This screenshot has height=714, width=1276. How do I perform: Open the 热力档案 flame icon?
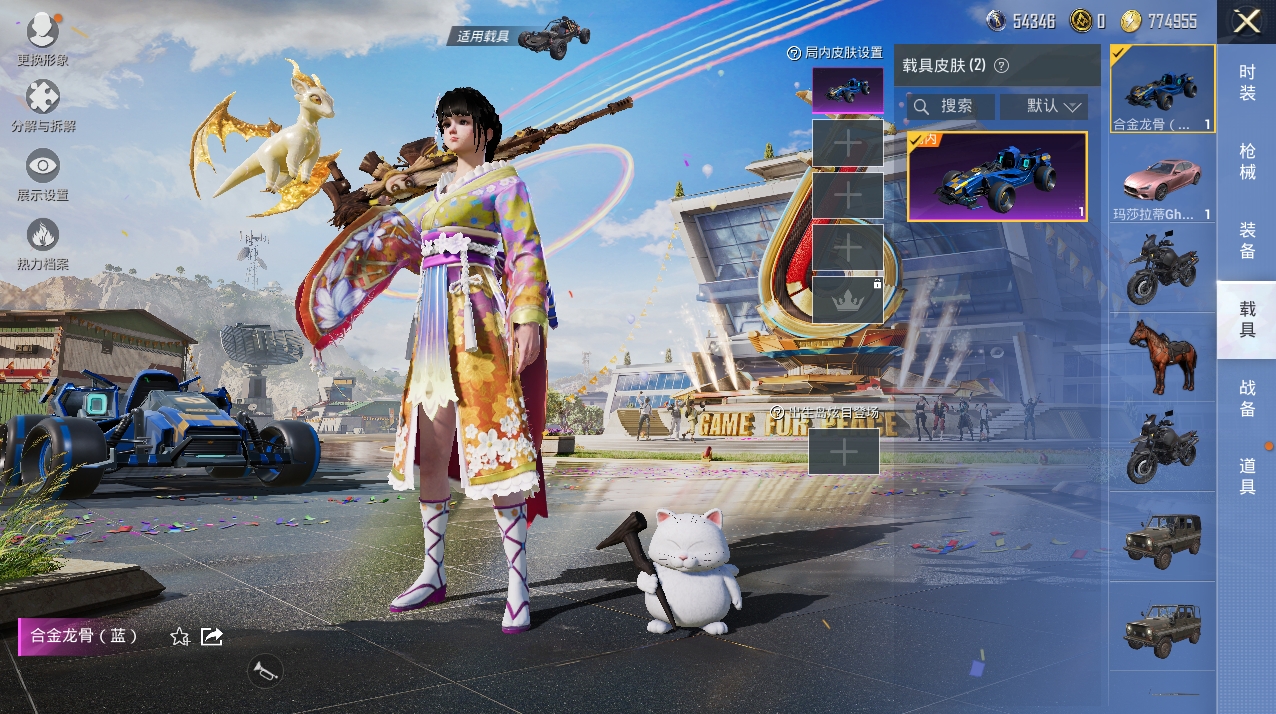coord(42,236)
